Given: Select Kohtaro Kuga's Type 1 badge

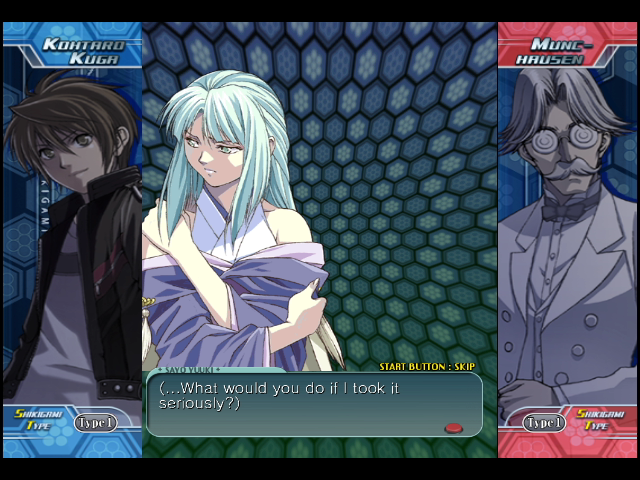Looking at the screenshot, I should pos(96,422).
